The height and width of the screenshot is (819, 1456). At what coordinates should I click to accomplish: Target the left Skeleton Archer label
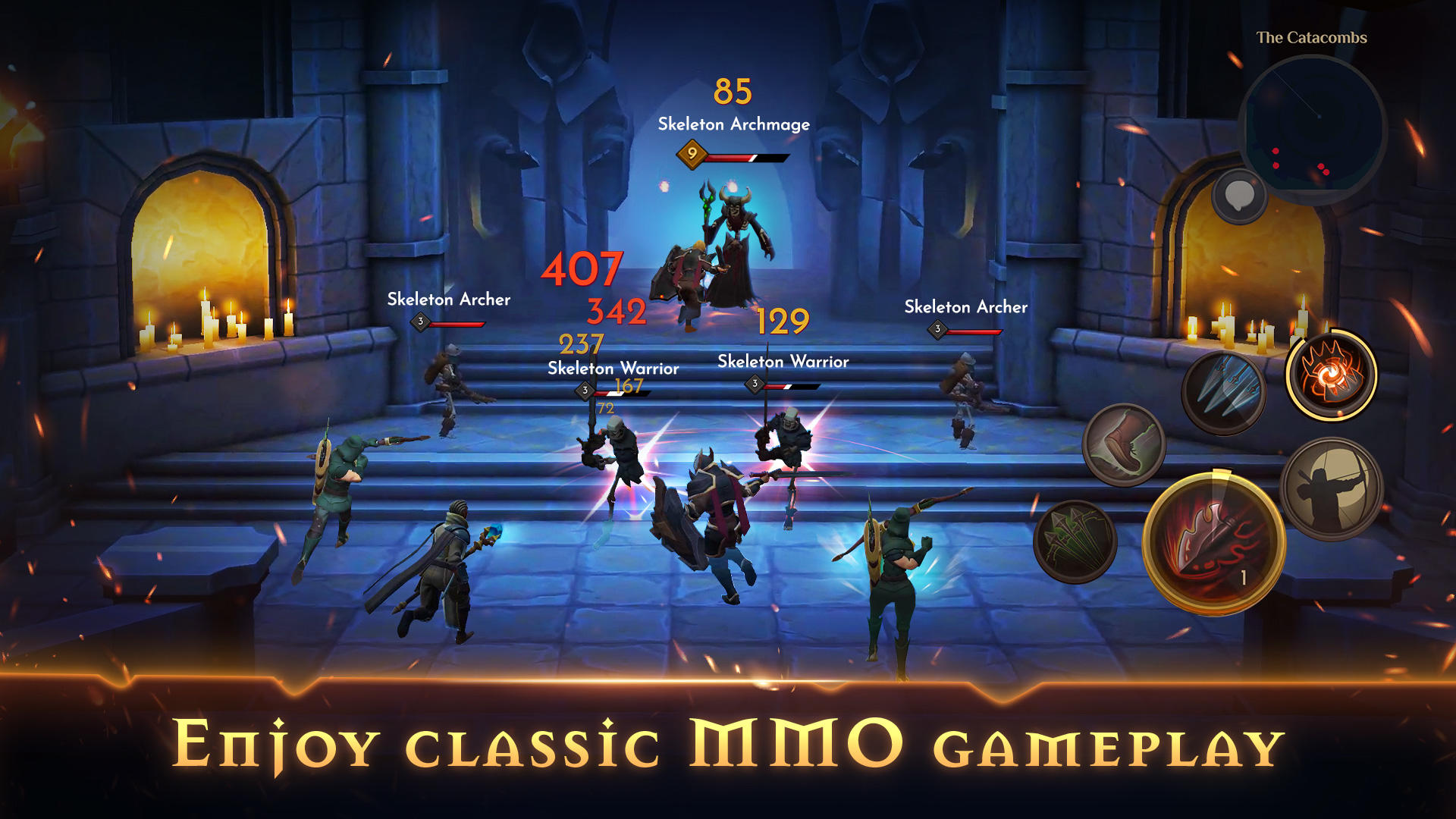coord(449,300)
